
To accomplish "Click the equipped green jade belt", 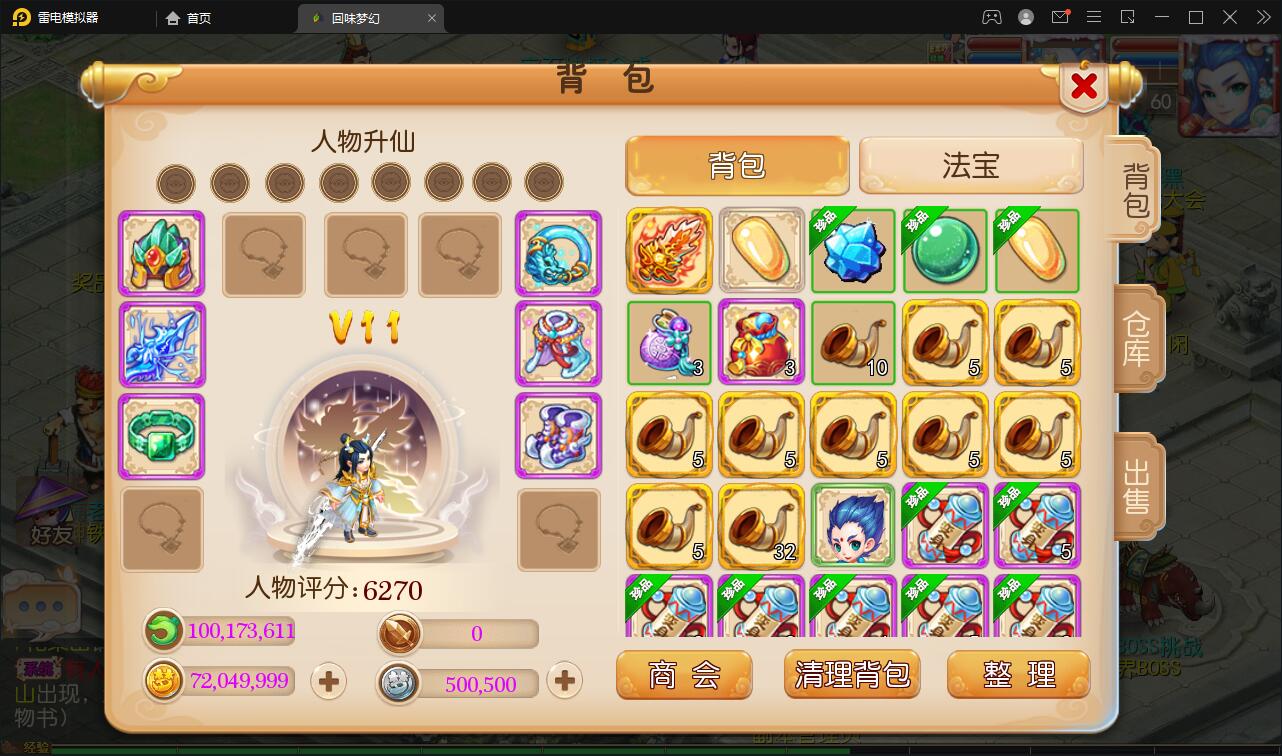I will point(161,436).
